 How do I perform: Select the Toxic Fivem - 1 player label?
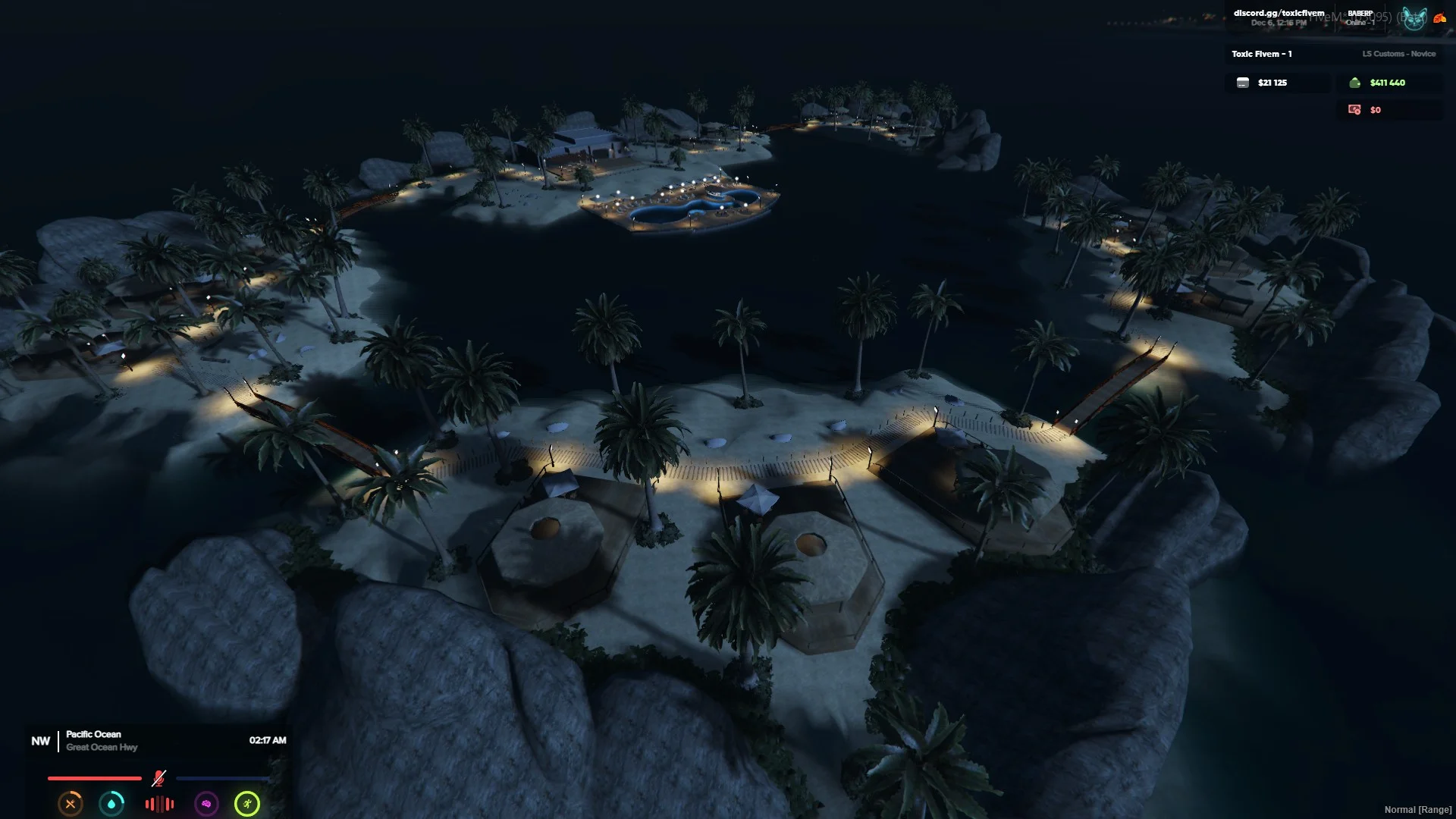coord(1261,54)
